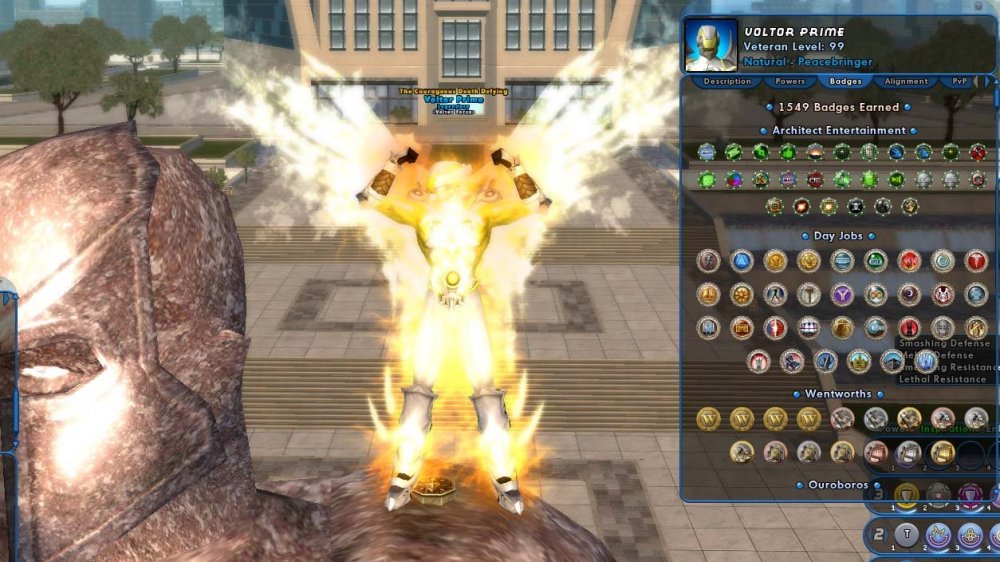Select the hammer Day Job badge
Viewport: 1000px width, 562px height.
[x=808, y=294]
